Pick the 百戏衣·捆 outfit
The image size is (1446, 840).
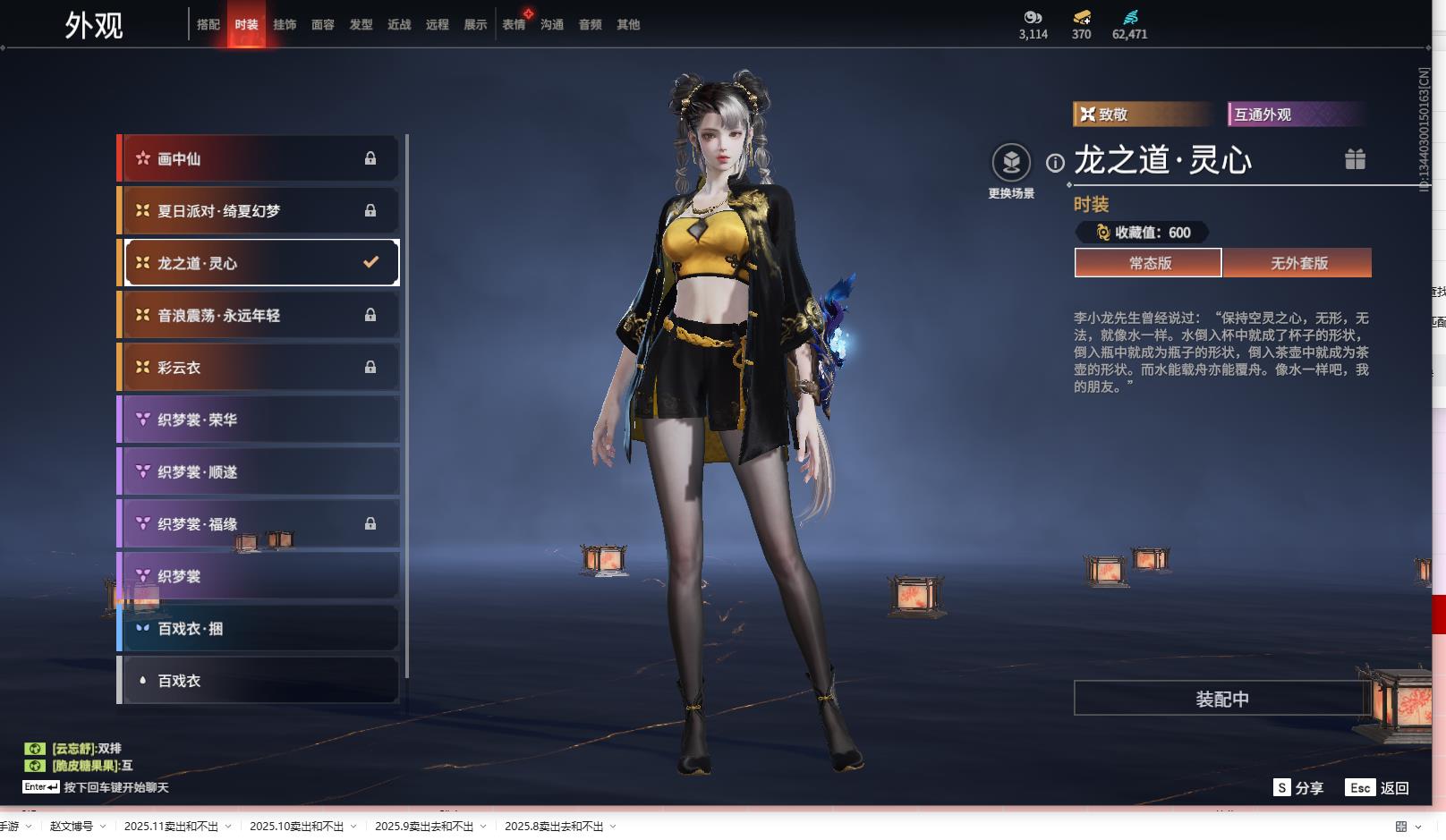tap(259, 629)
